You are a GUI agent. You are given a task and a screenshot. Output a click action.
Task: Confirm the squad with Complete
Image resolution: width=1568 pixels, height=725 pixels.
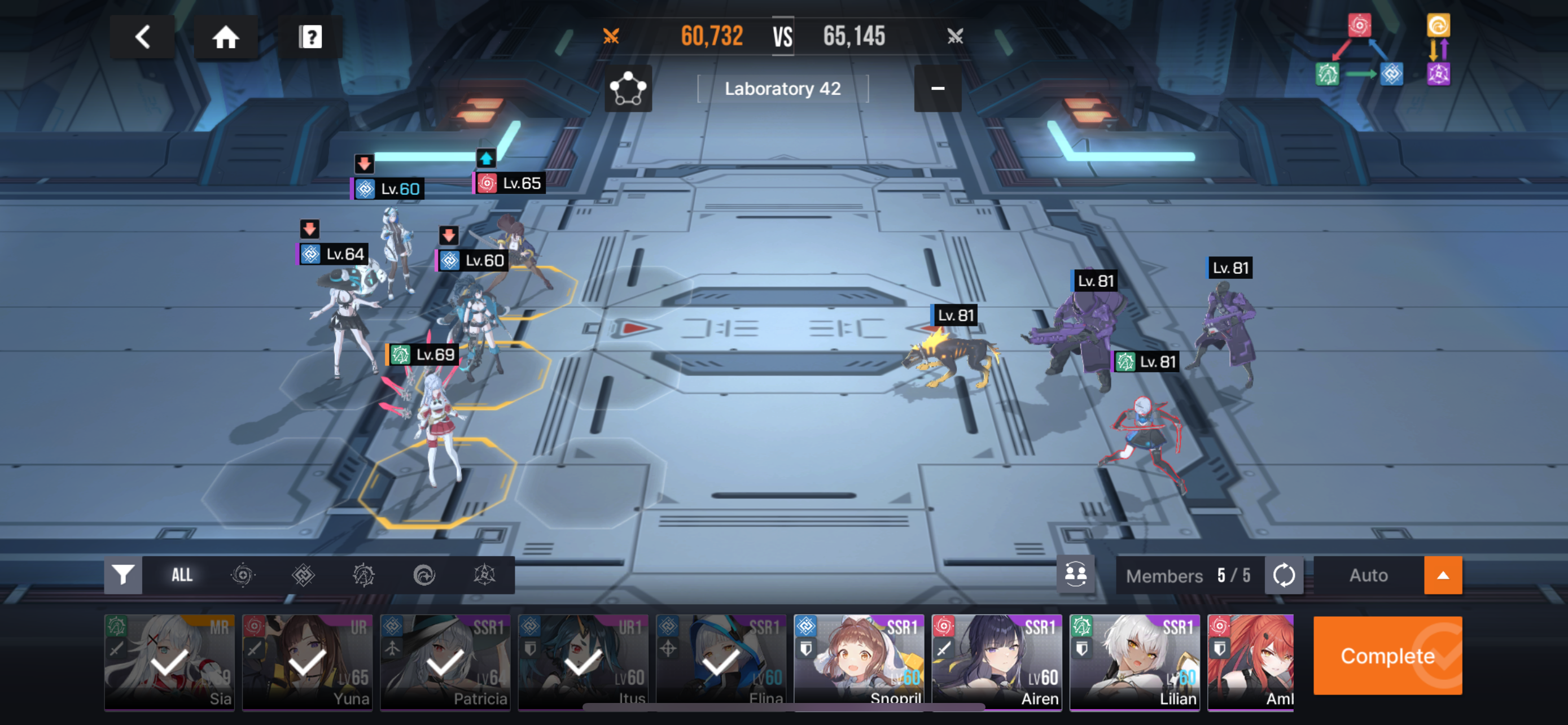pyautogui.click(x=1387, y=656)
